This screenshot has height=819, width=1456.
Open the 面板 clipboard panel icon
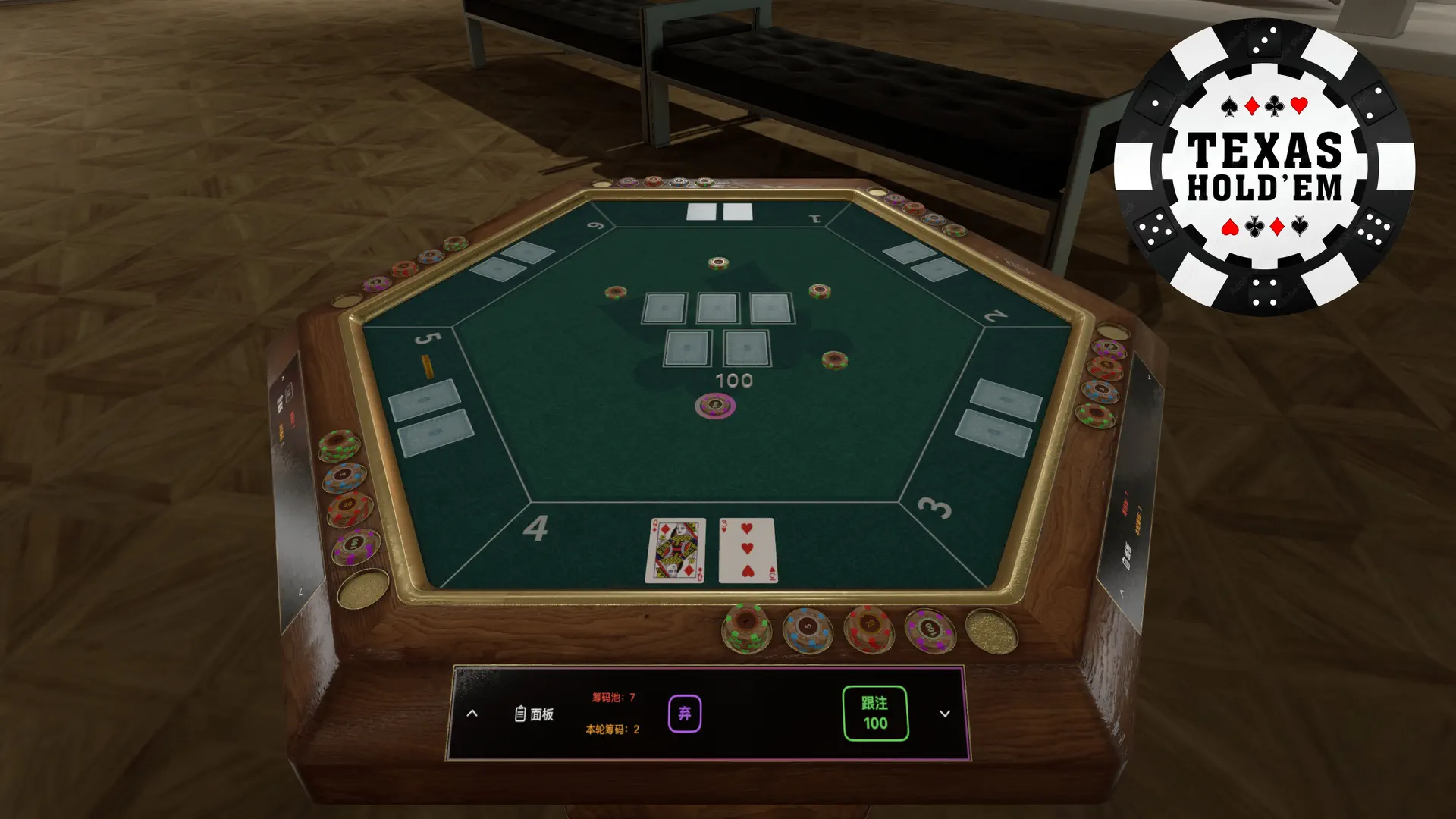520,712
